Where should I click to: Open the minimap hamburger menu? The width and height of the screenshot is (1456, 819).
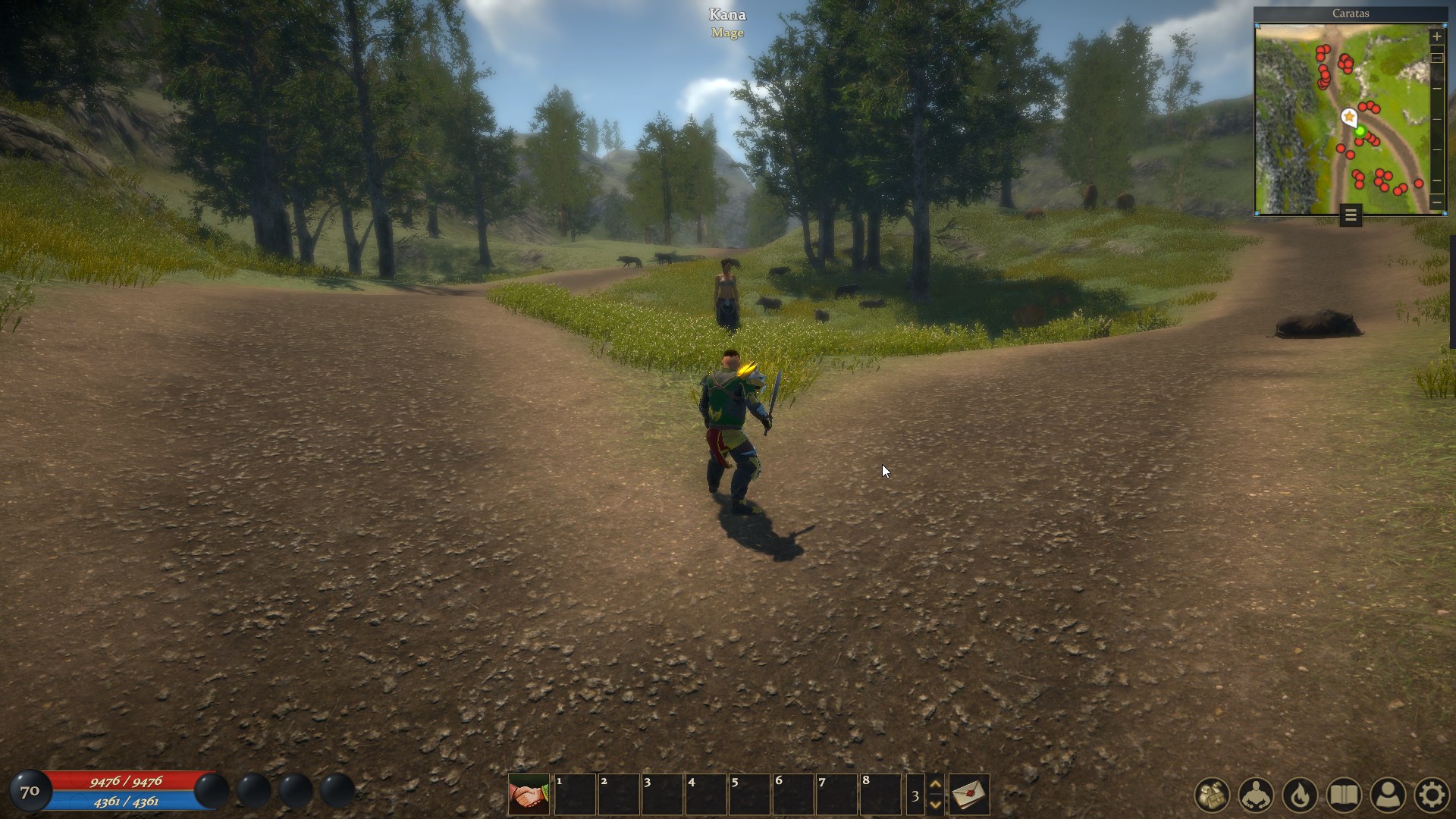click(1351, 216)
